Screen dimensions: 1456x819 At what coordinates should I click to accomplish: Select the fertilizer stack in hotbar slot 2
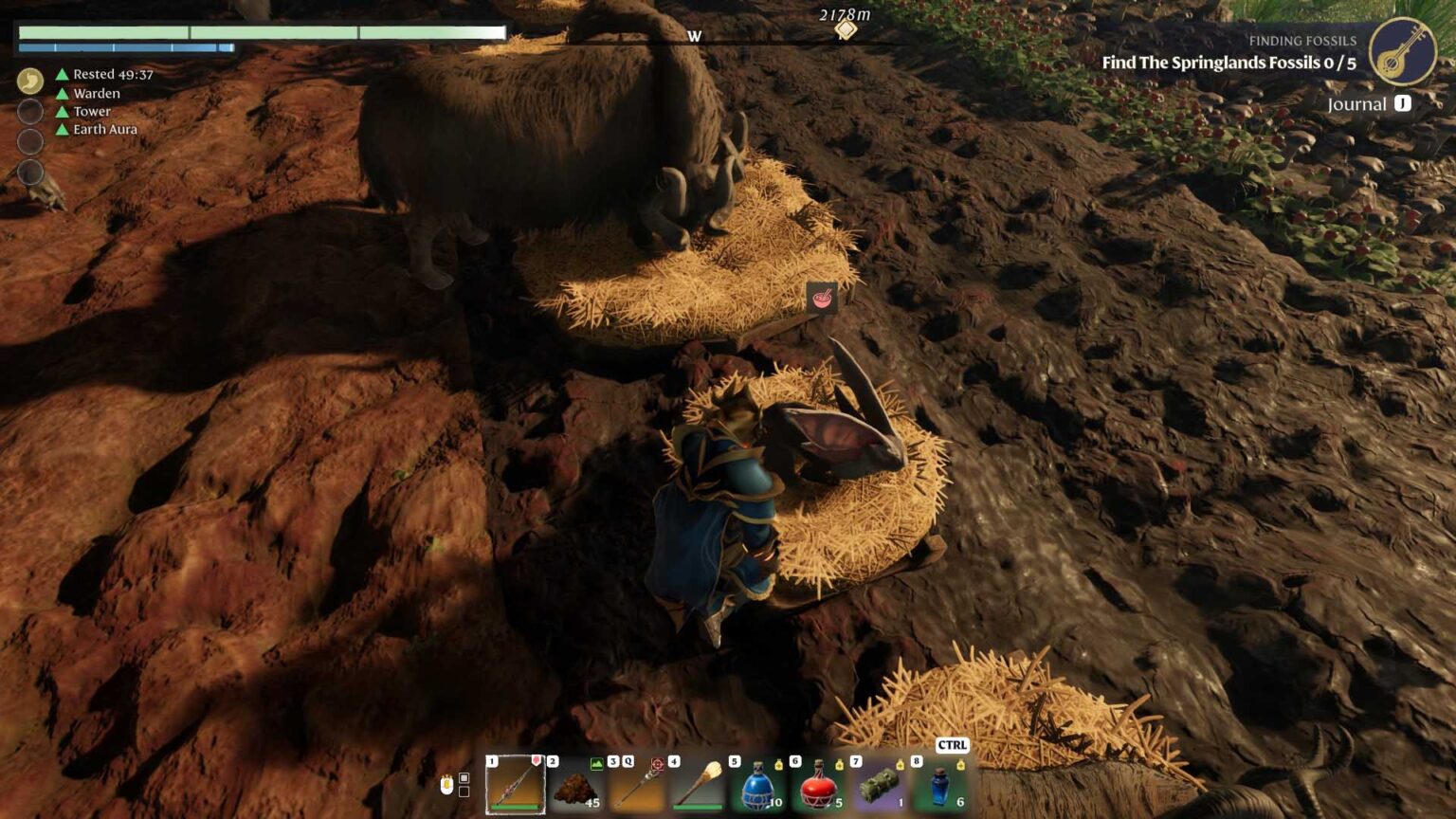[575, 789]
